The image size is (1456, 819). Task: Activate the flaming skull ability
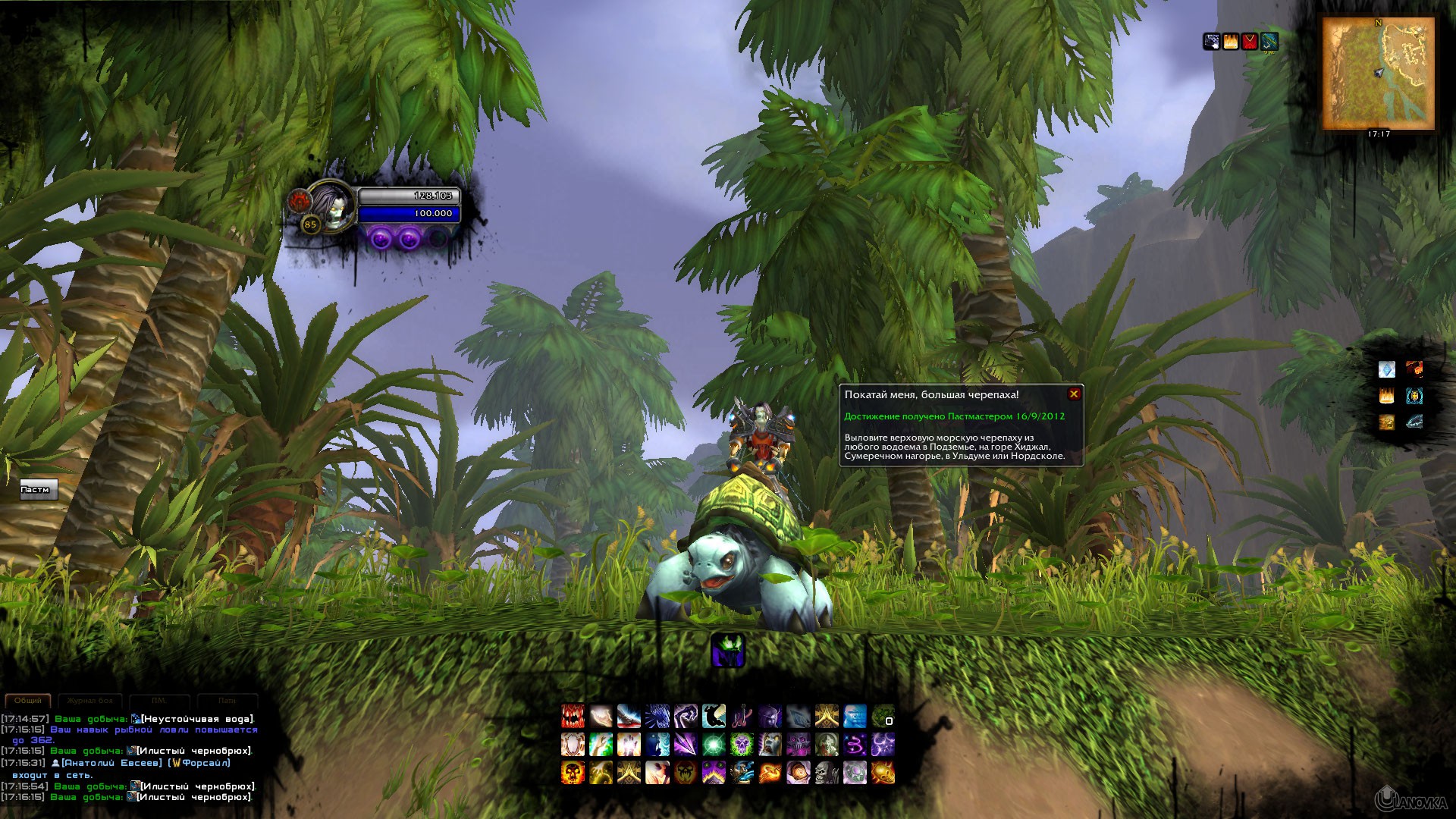tap(573, 773)
